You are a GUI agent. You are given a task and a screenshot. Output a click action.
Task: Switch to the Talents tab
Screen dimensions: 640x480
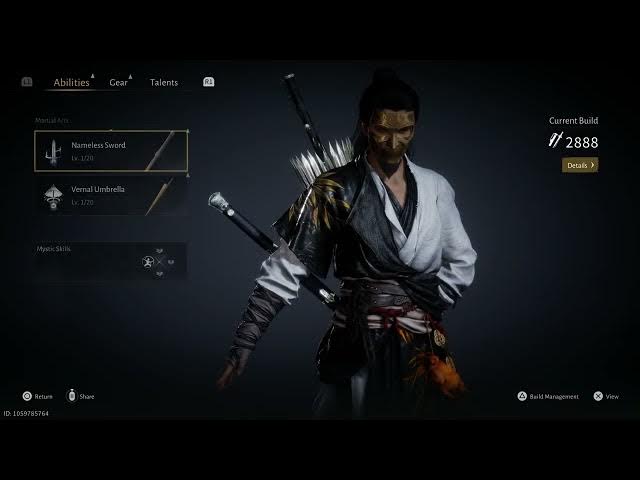(164, 83)
